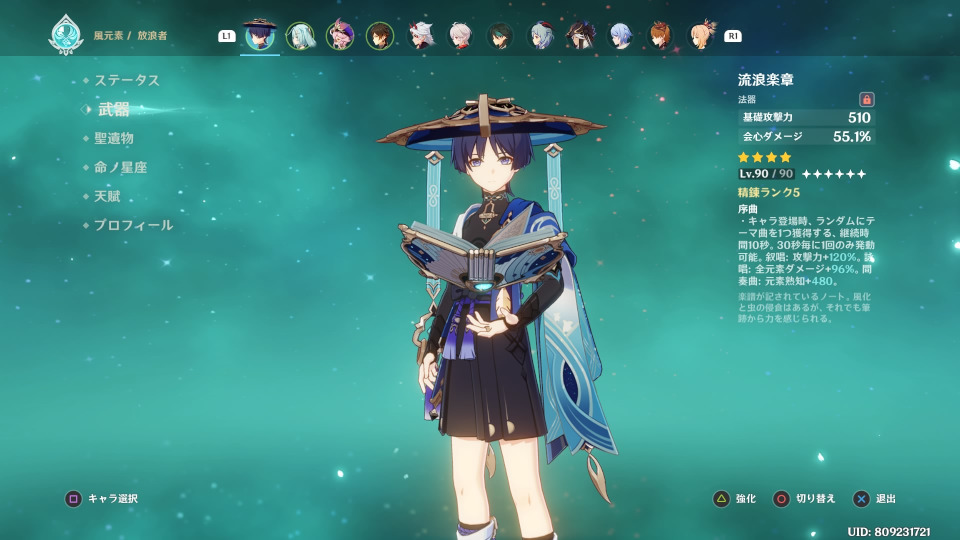
Task: Switch to the pink-haired Yae Miko portrait
Action: point(340,36)
